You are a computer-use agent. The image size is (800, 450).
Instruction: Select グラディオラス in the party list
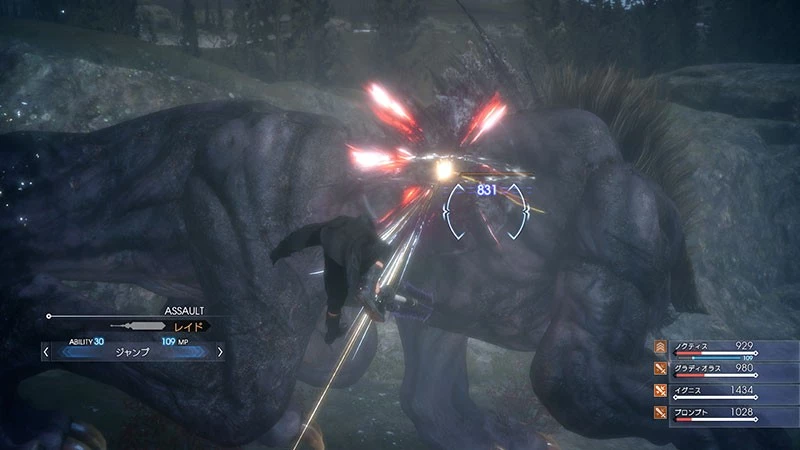click(x=698, y=368)
